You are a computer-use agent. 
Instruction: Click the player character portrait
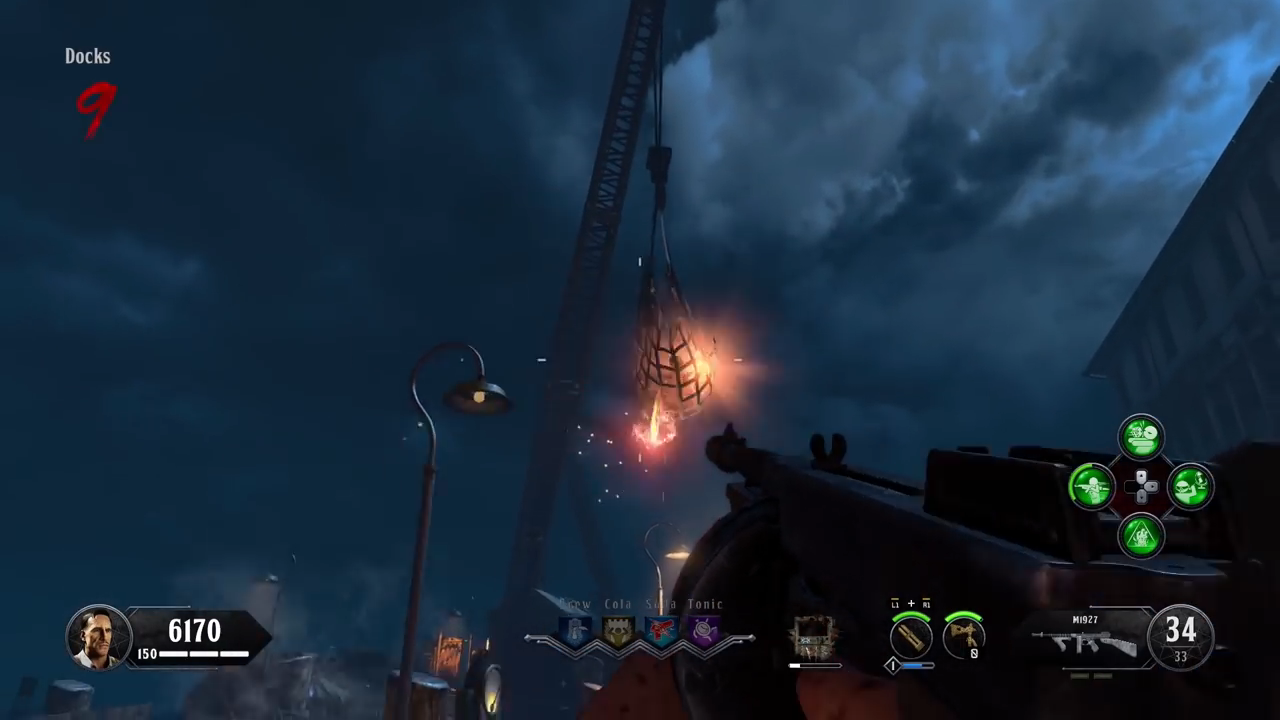point(99,637)
